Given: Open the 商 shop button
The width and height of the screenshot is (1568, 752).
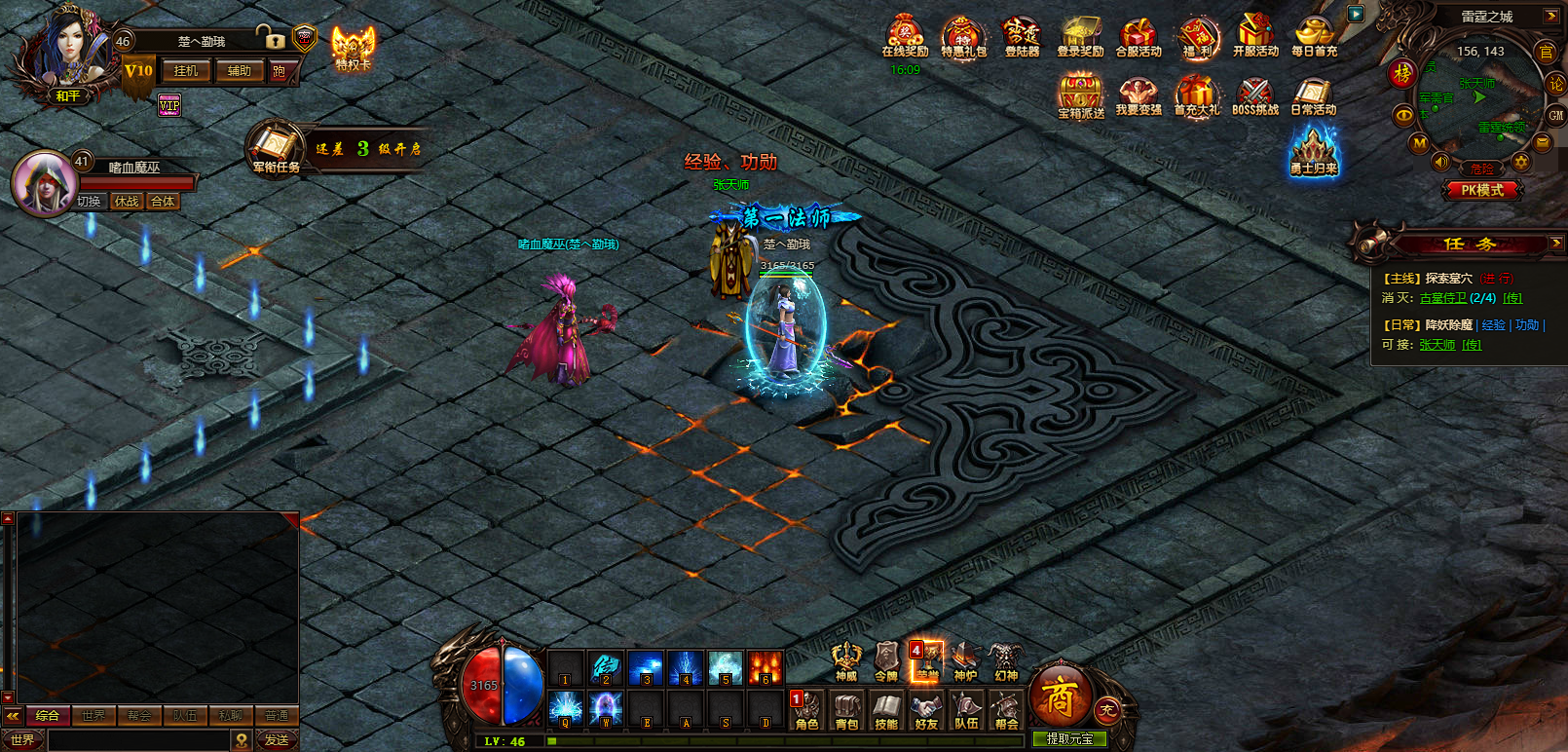Looking at the screenshot, I should point(1059,698).
